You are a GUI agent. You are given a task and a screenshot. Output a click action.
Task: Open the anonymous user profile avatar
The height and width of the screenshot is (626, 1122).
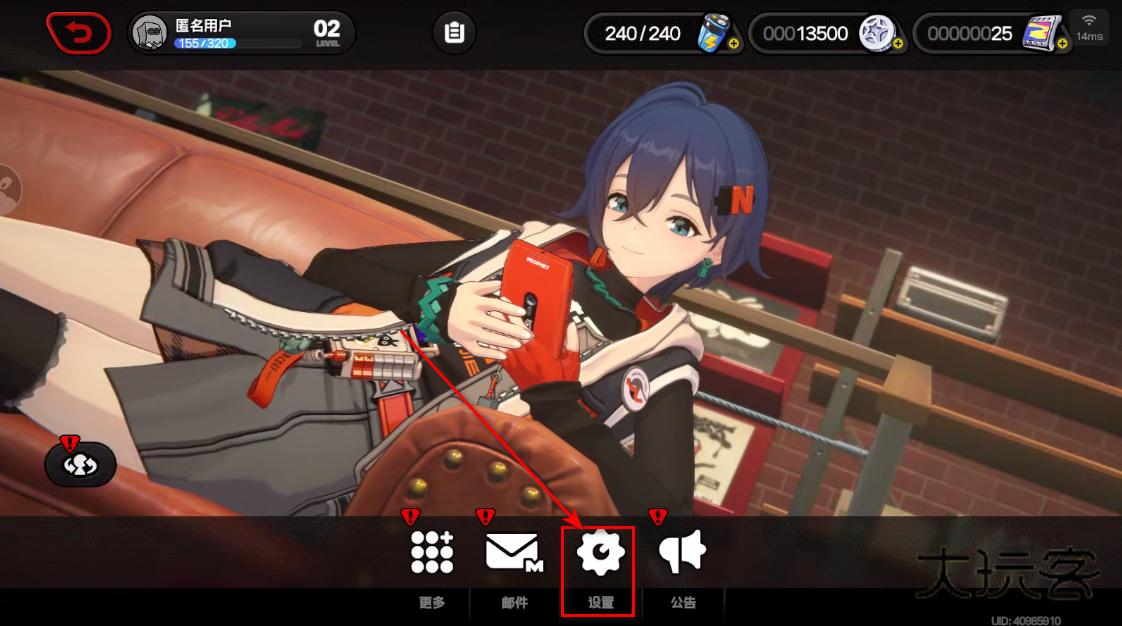(x=150, y=34)
